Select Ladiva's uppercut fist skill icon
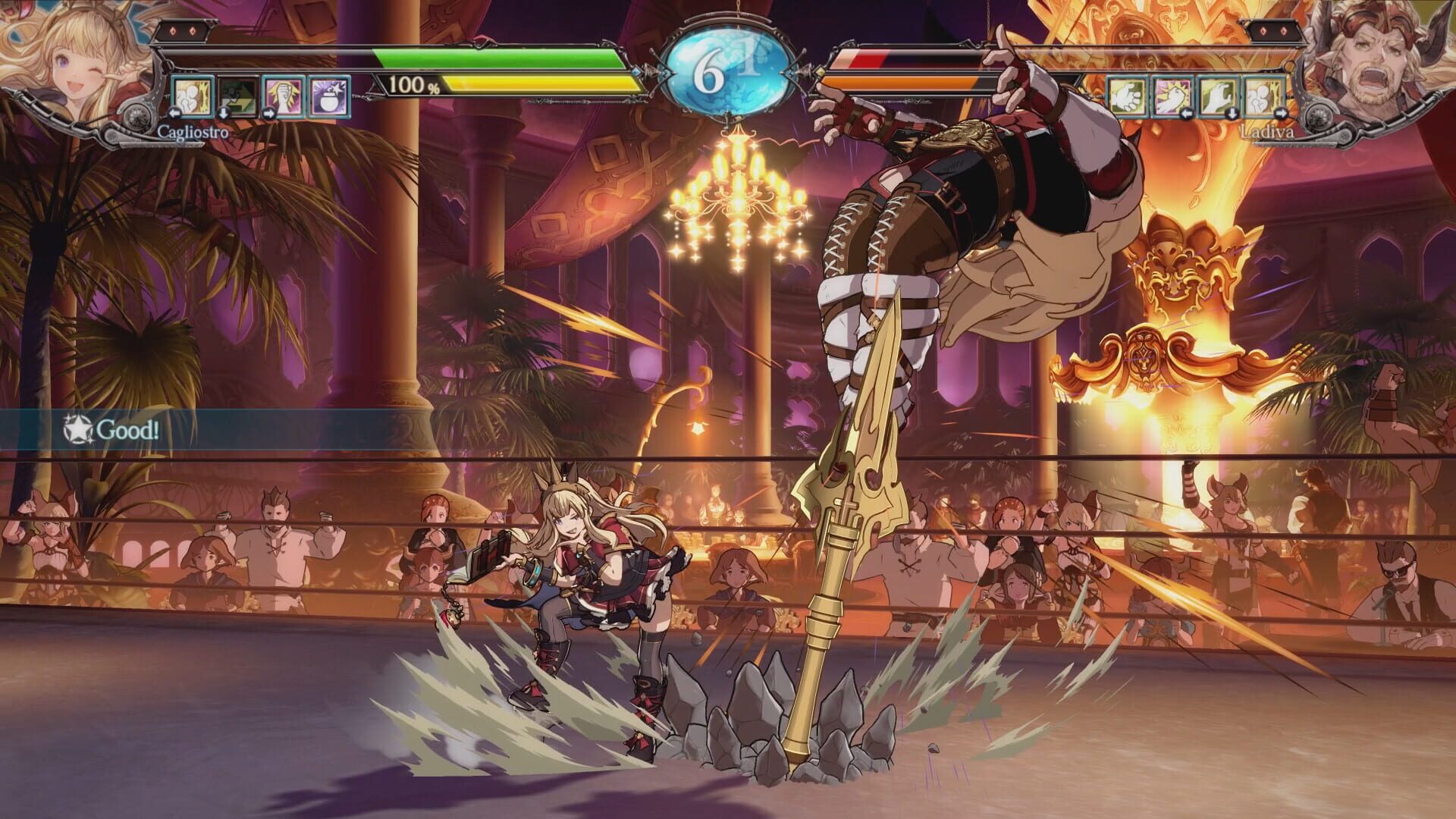The width and height of the screenshot is (1456, 819). tap(1172, 96)
